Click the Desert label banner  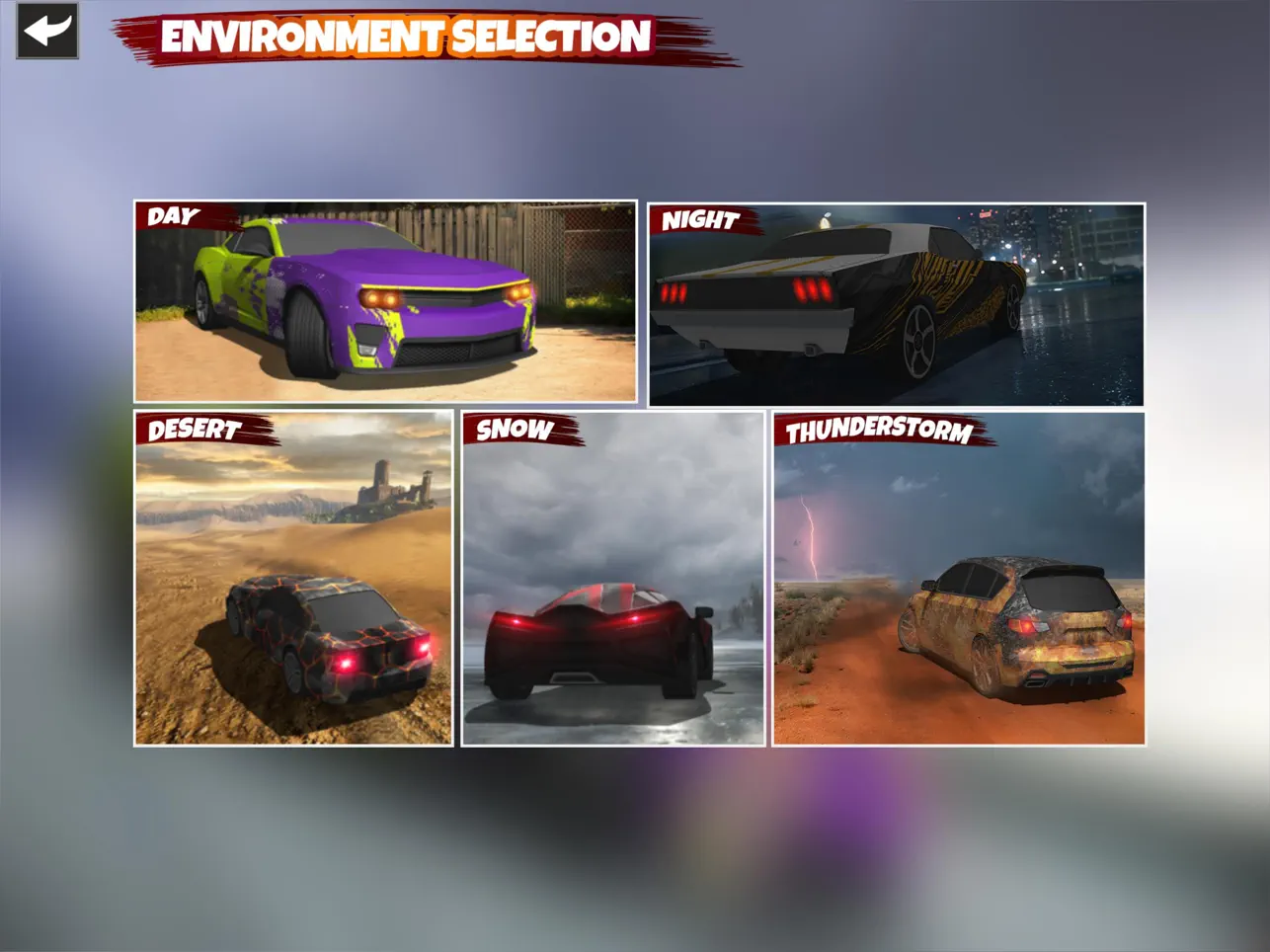(194, 431)
